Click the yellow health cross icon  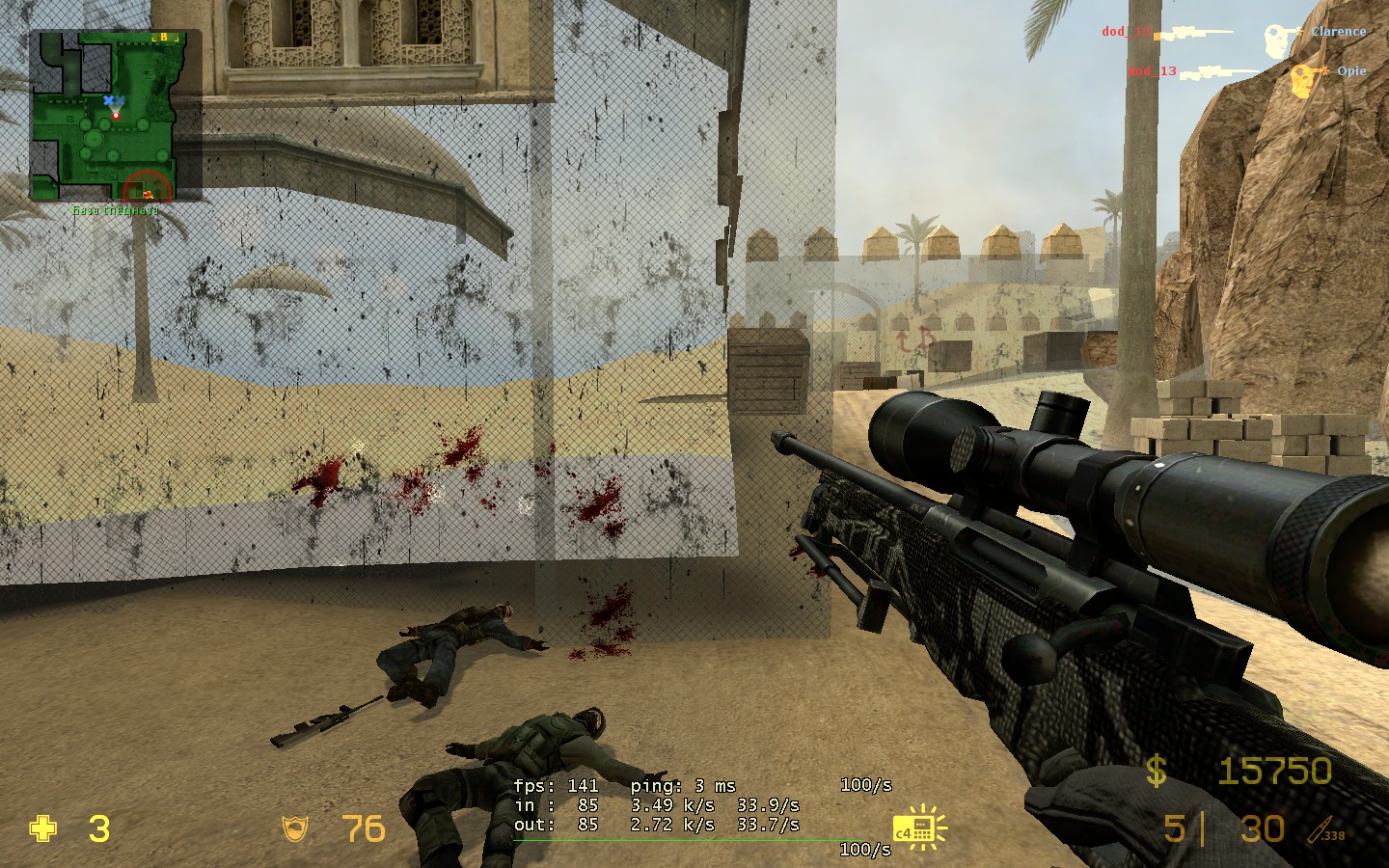(x=43, y=828)
